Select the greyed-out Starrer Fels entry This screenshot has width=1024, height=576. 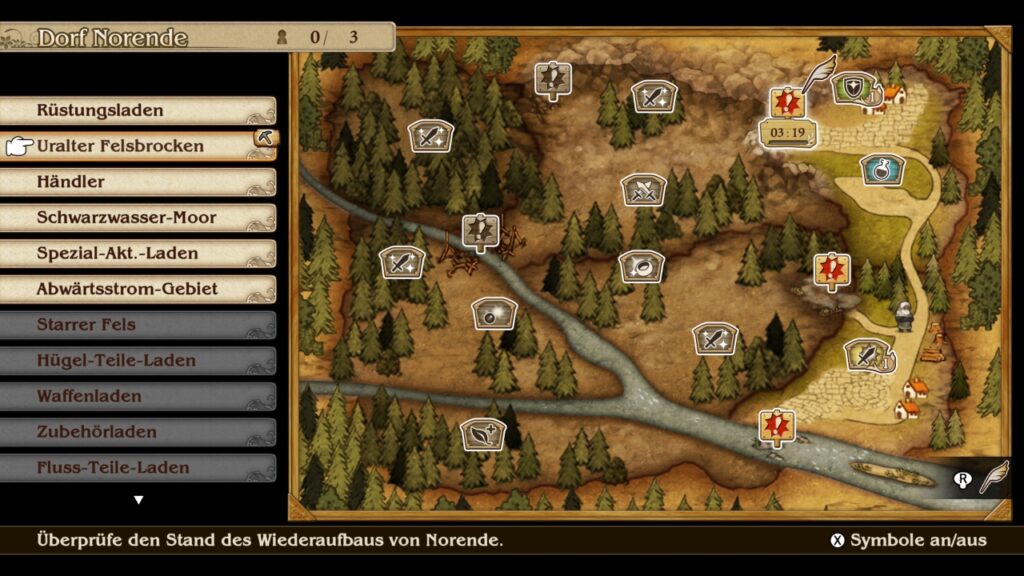click(140, 325)
